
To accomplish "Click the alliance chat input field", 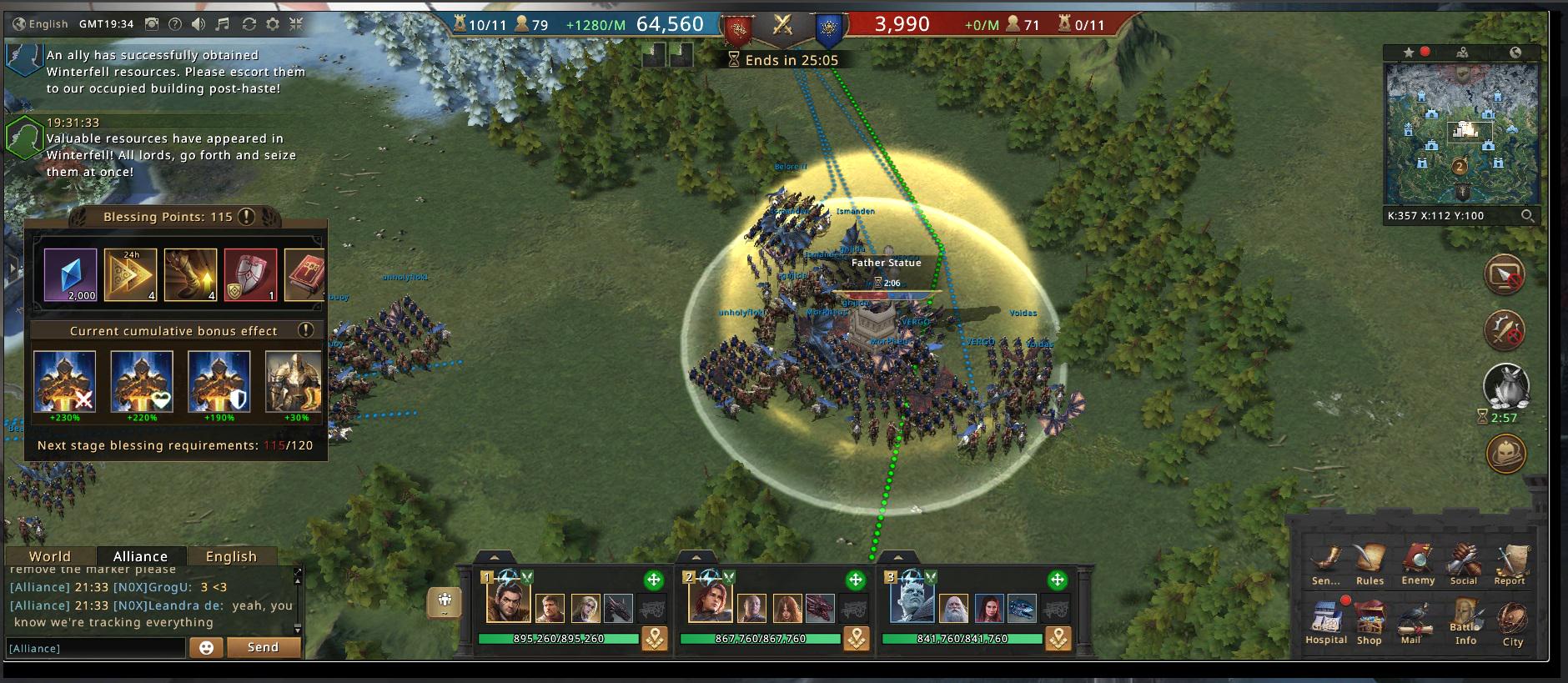I will tap(95, 648).
